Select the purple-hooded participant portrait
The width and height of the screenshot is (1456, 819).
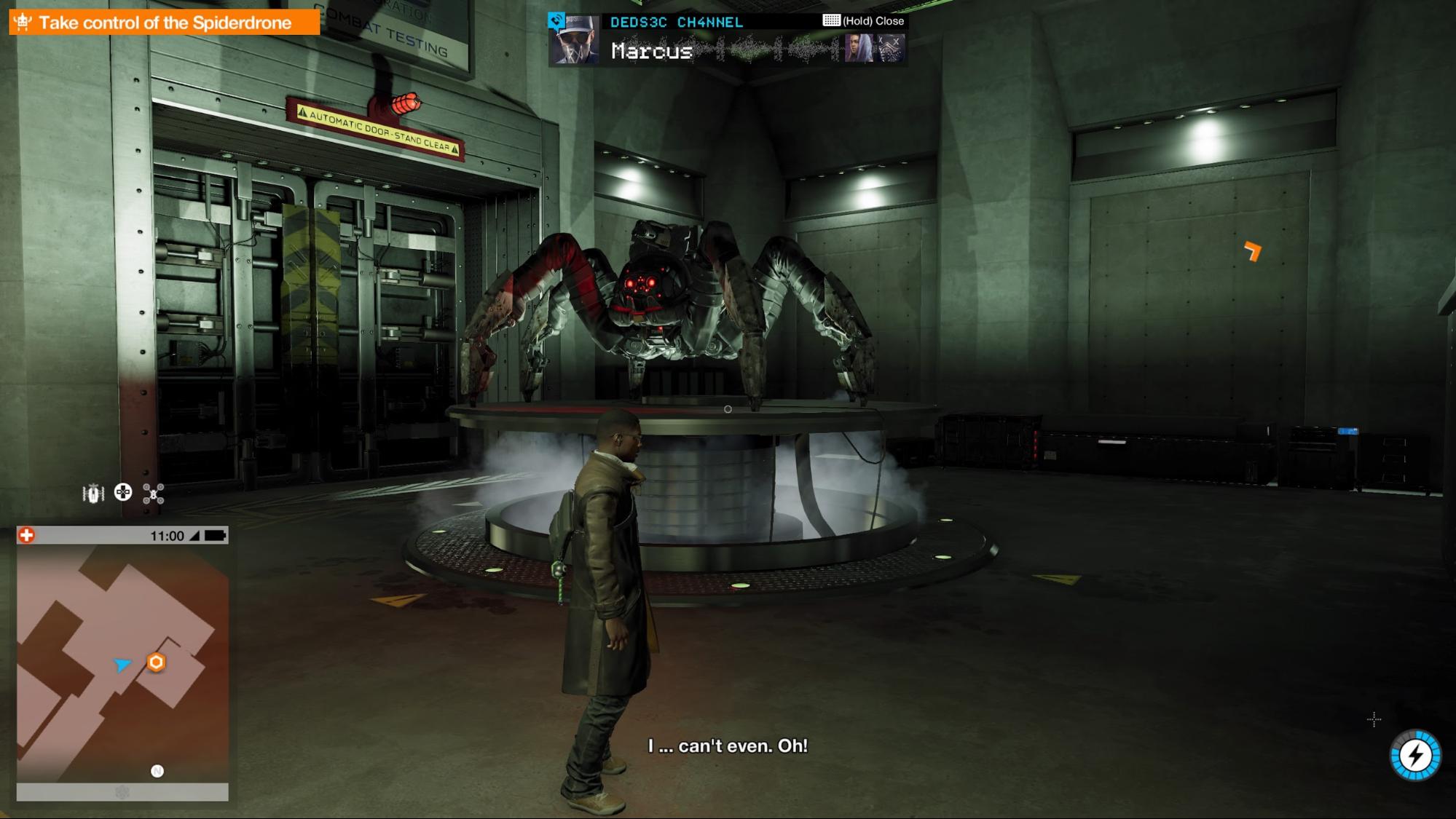859,49
